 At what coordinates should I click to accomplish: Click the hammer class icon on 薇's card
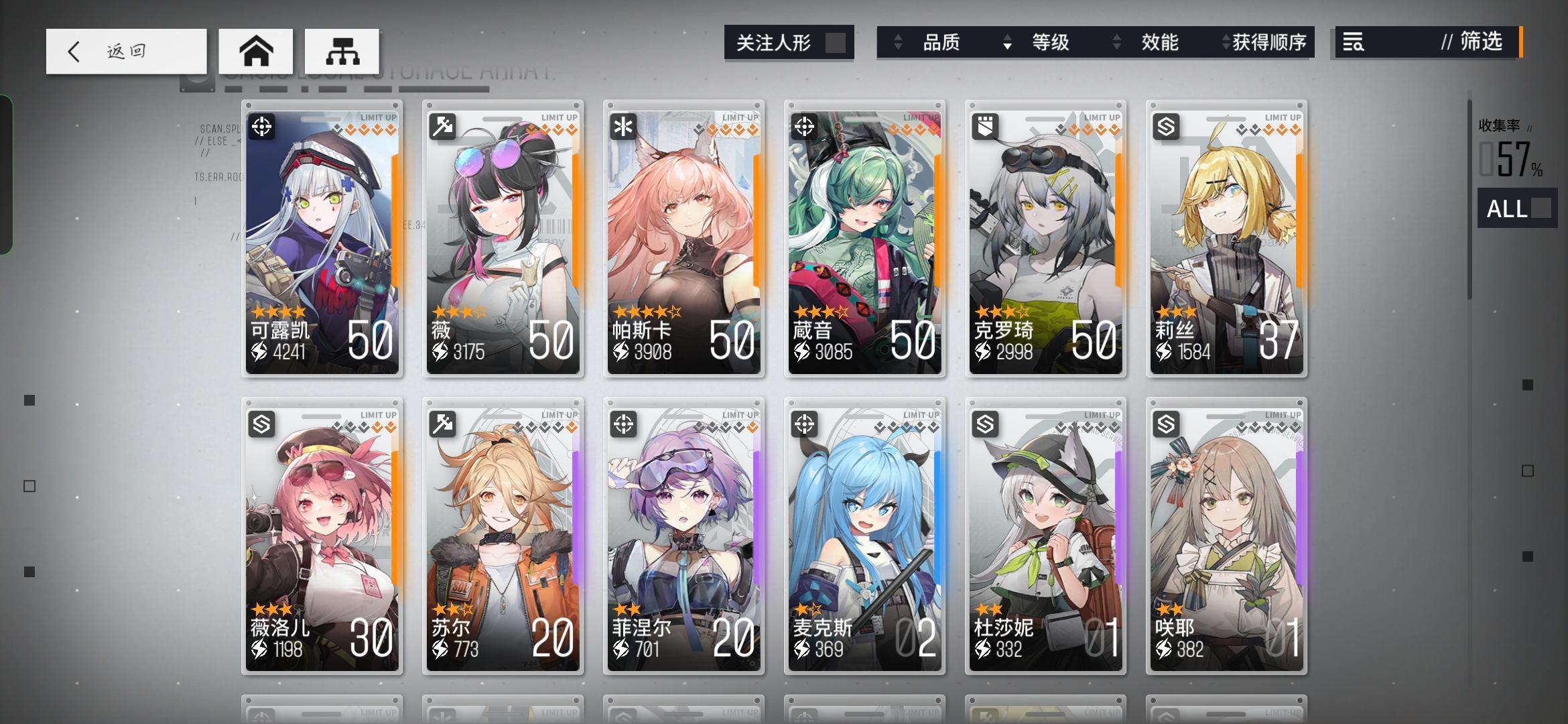pyautogui.click(x=442, y=126)
